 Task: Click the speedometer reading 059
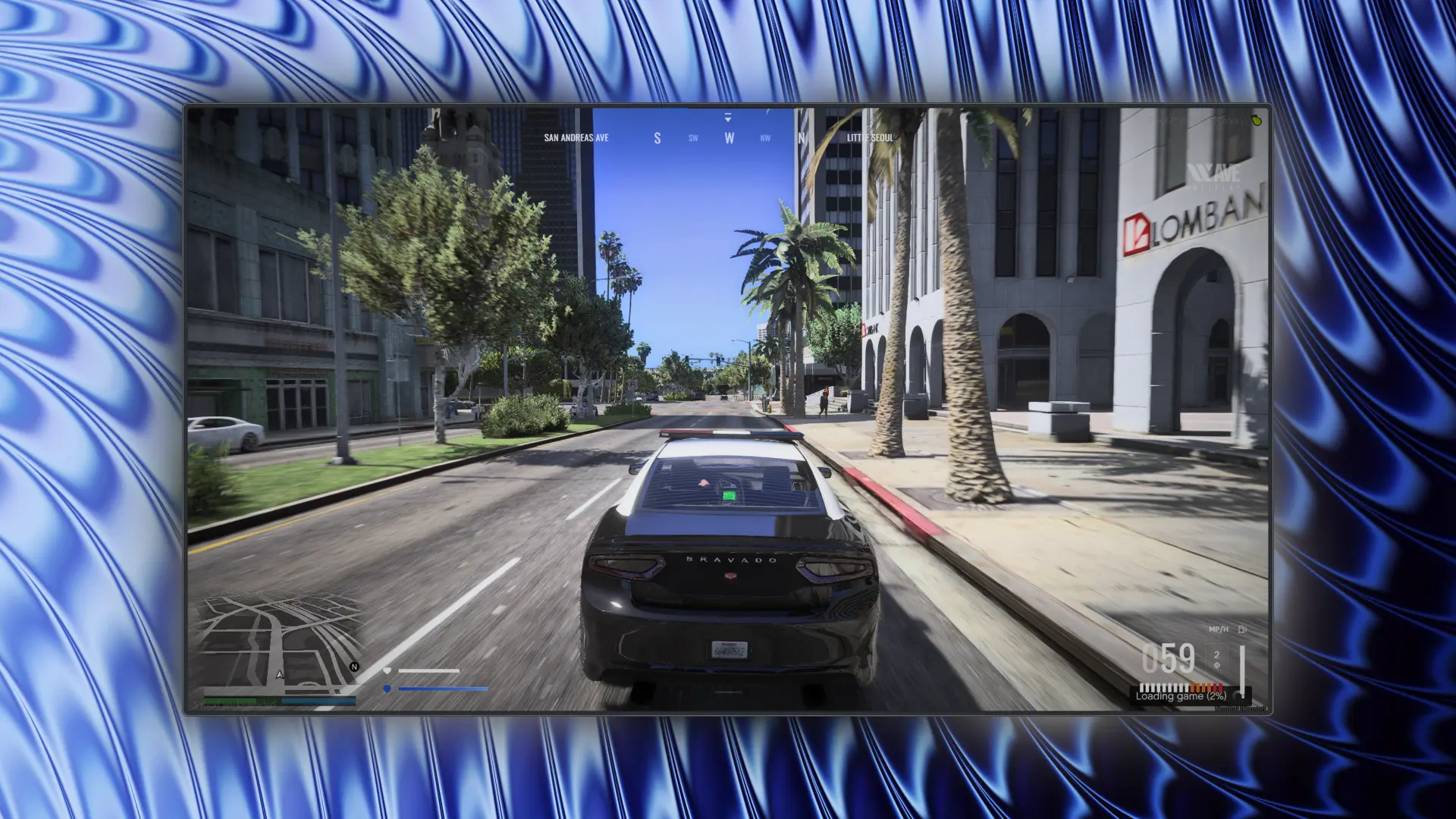tap(1169, 659)
